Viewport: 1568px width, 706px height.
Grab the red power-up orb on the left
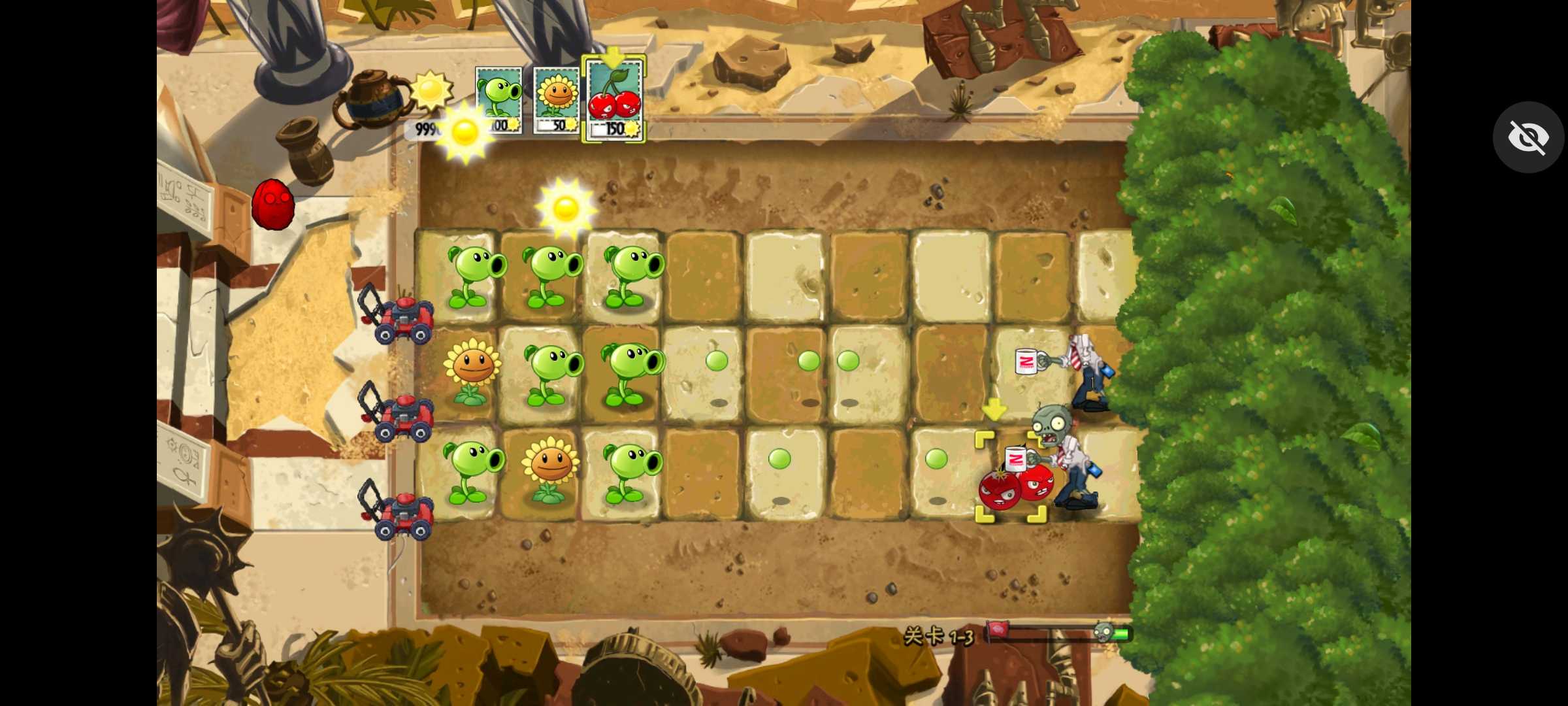[274, 206]
